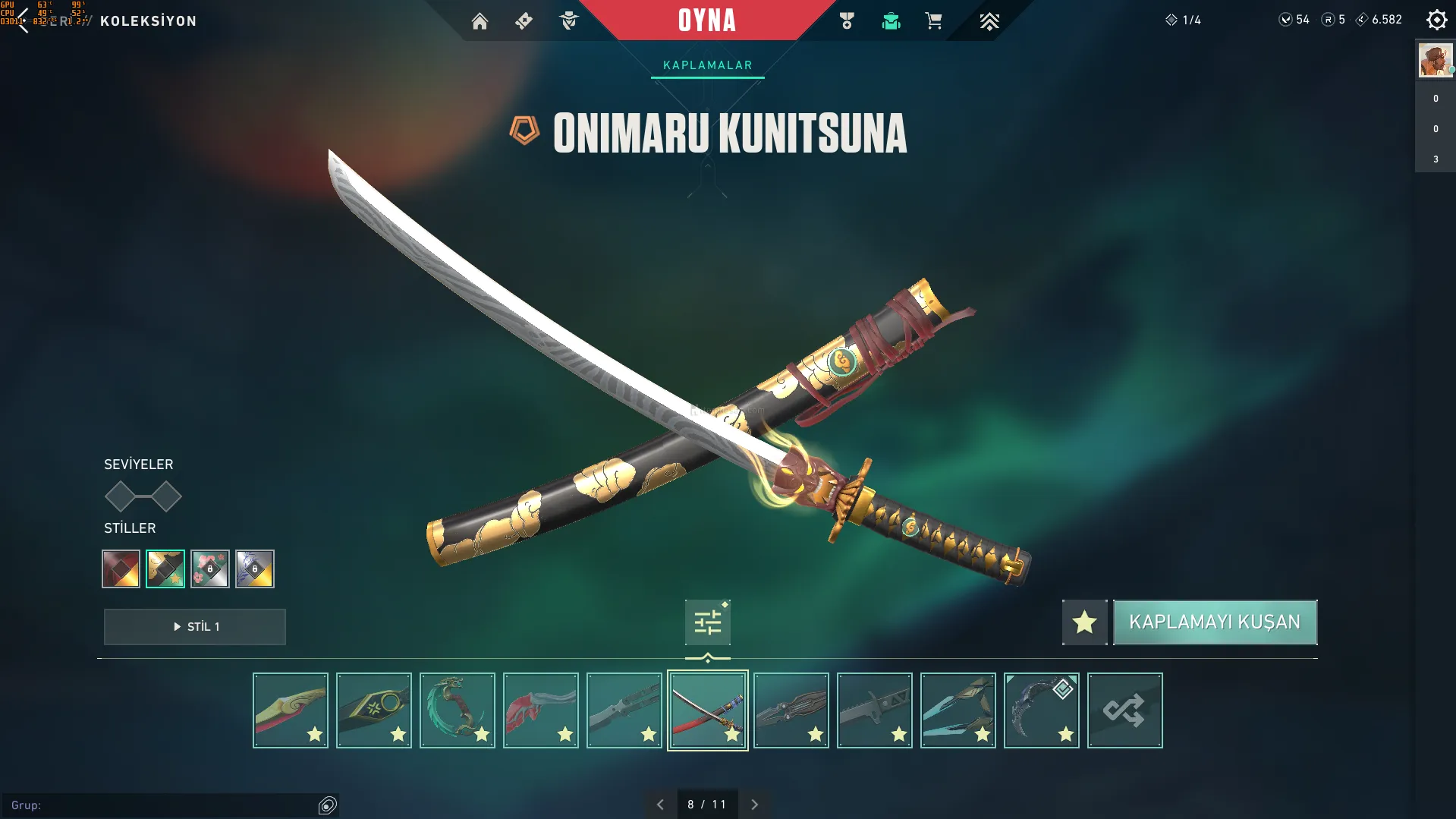
Task: Open the filter sliders button
Action: 707,622
